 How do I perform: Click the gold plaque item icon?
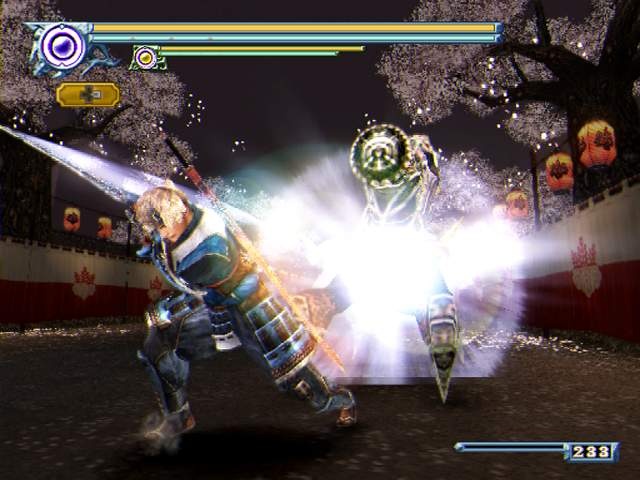point(88,95)
